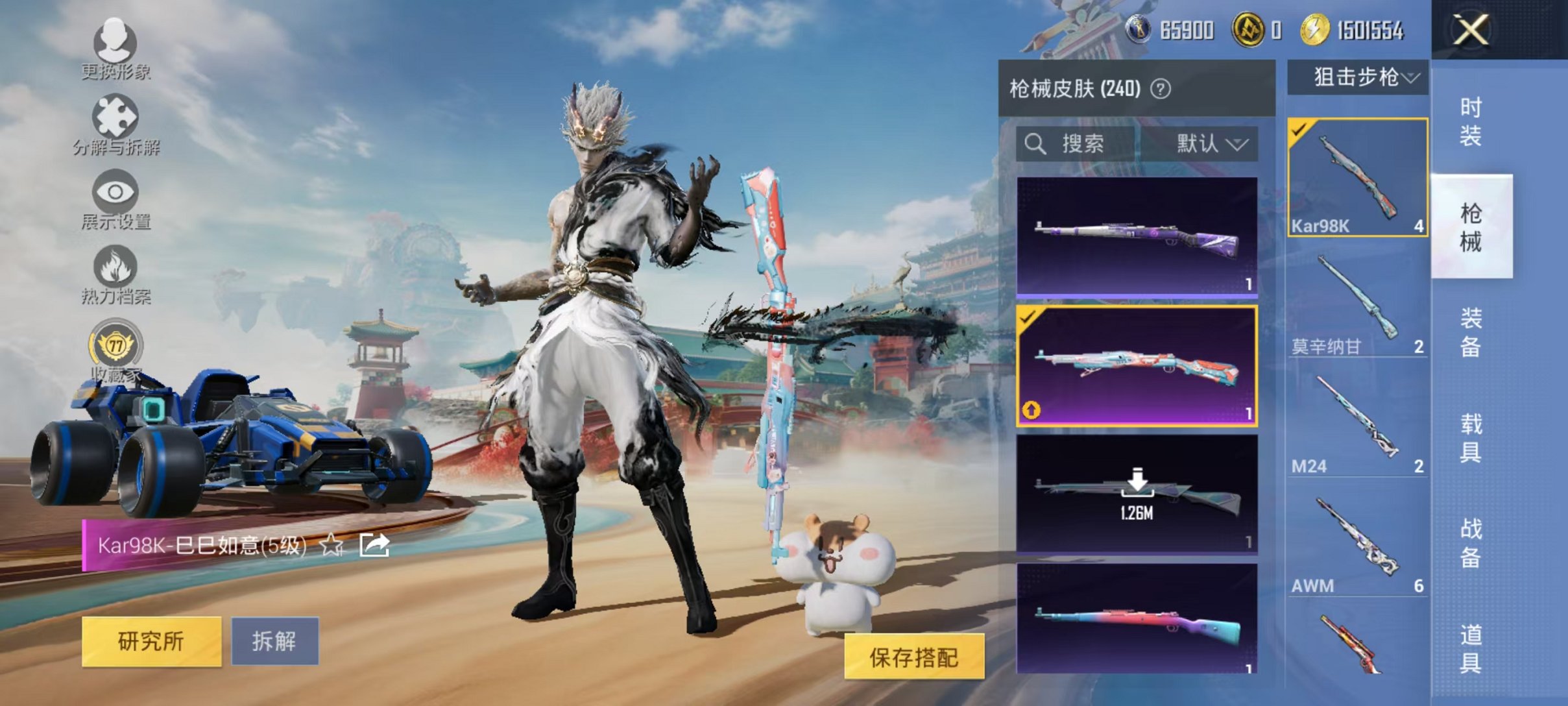Open the help question mark next to 枪械皮肤 (240)

click(1159, 87)
